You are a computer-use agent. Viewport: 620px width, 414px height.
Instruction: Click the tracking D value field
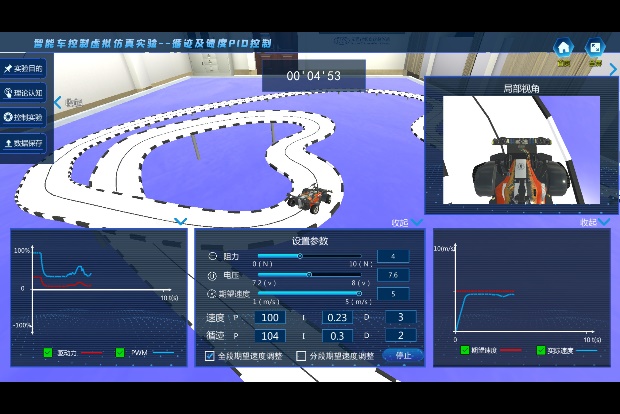(x=400, y=336)
